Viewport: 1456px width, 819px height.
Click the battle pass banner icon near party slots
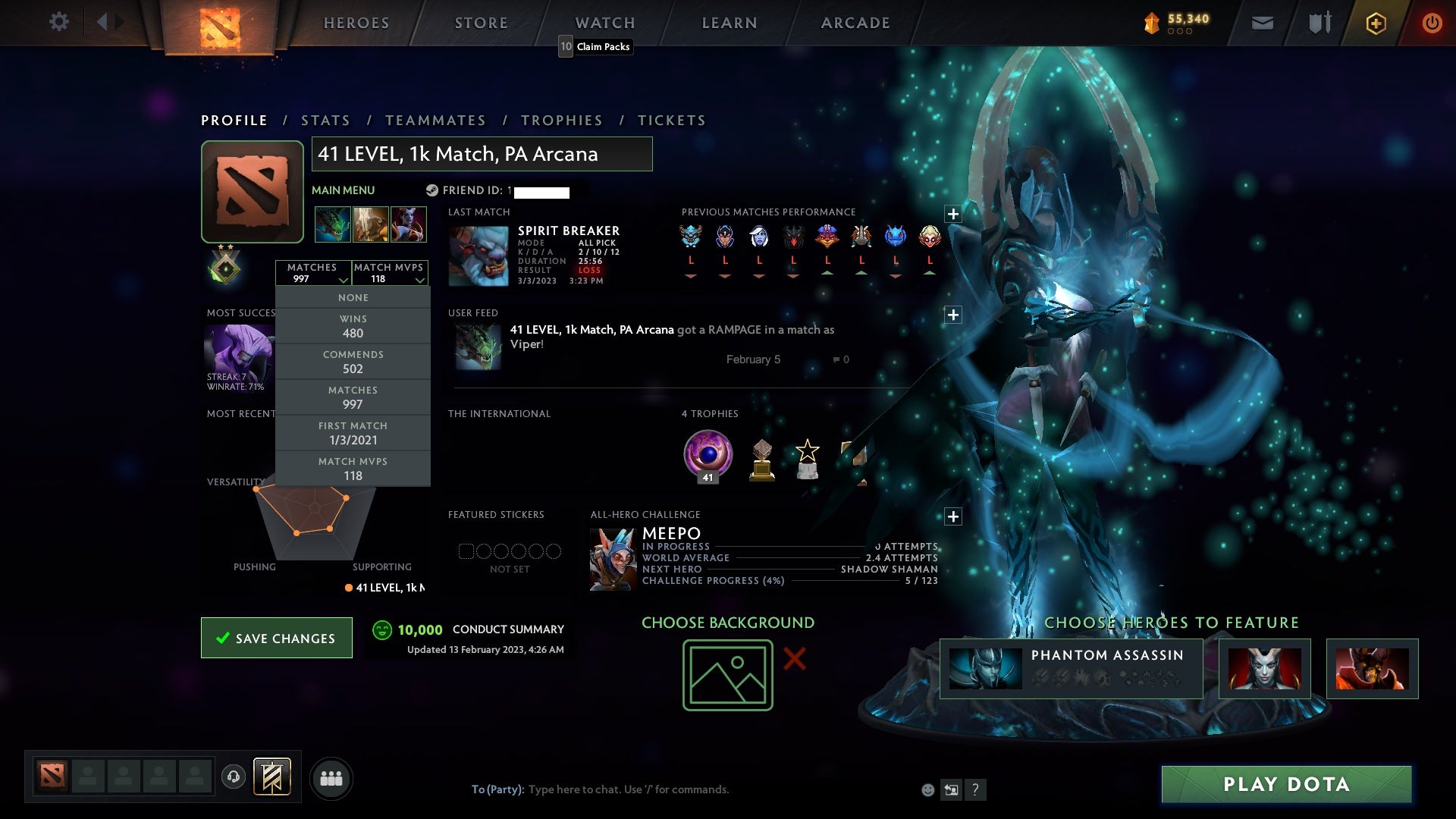pos(273,777)
